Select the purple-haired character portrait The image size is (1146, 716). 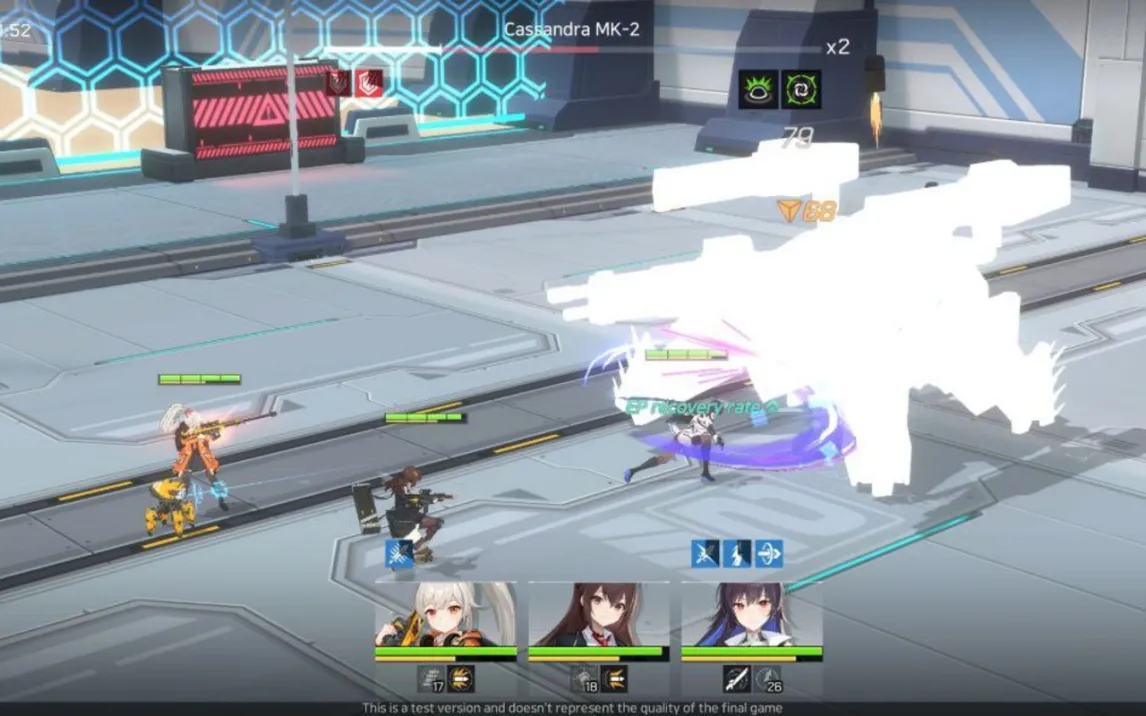pos(751,614)
